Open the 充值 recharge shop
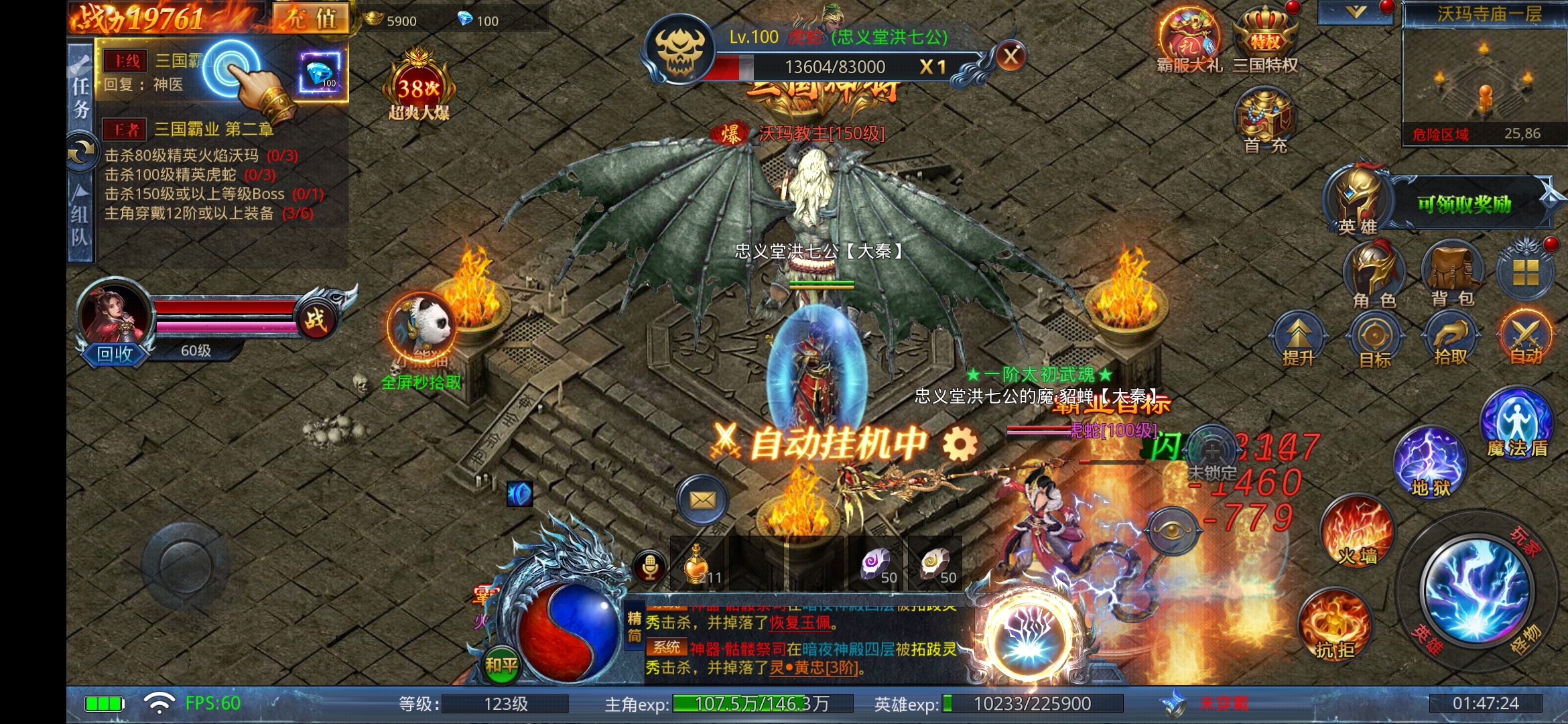The width and height of the screenshot is (1568, 724). coord(311,18)
